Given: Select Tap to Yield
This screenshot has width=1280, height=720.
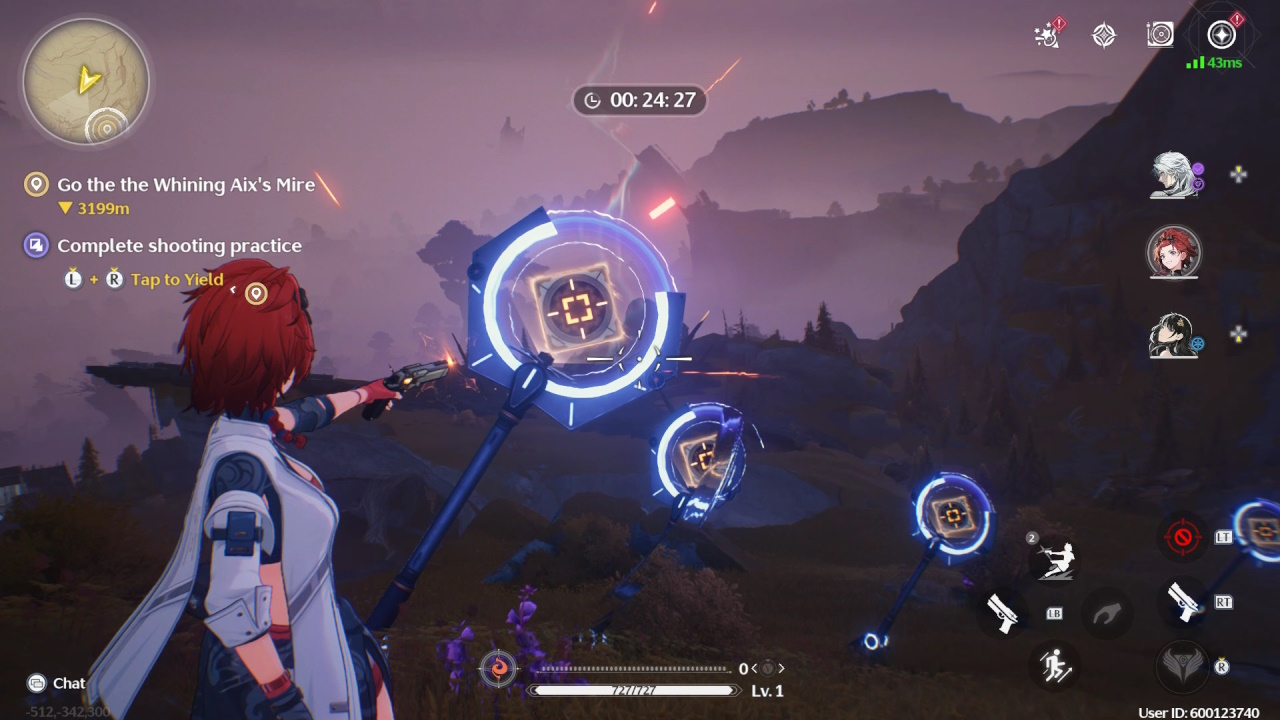Looking at the screenshot, I should click(x=176, y=280).
